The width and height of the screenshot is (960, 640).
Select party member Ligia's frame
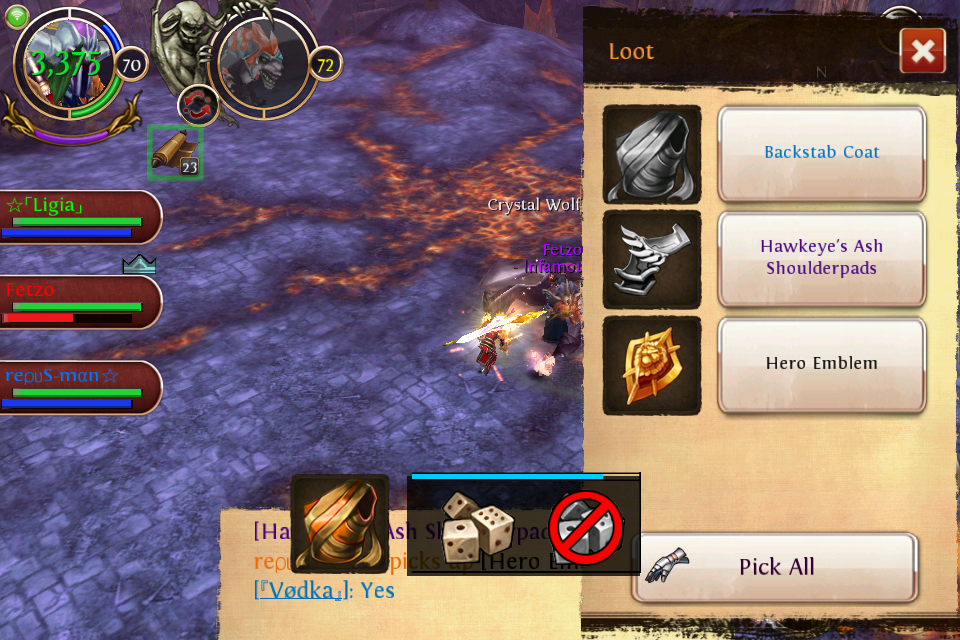point(78,217)
